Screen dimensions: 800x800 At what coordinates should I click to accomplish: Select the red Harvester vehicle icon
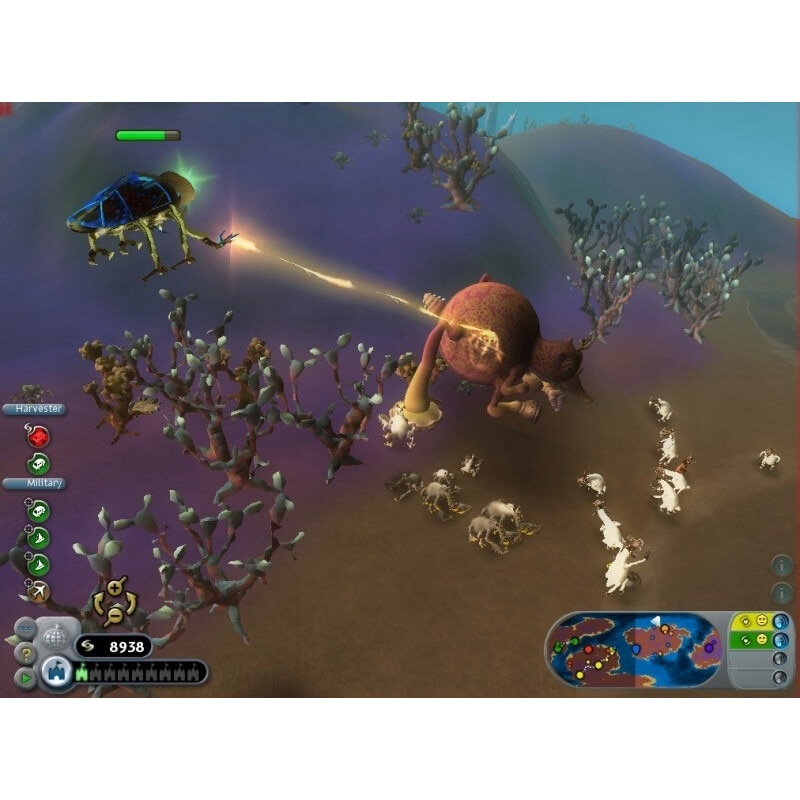38,436
